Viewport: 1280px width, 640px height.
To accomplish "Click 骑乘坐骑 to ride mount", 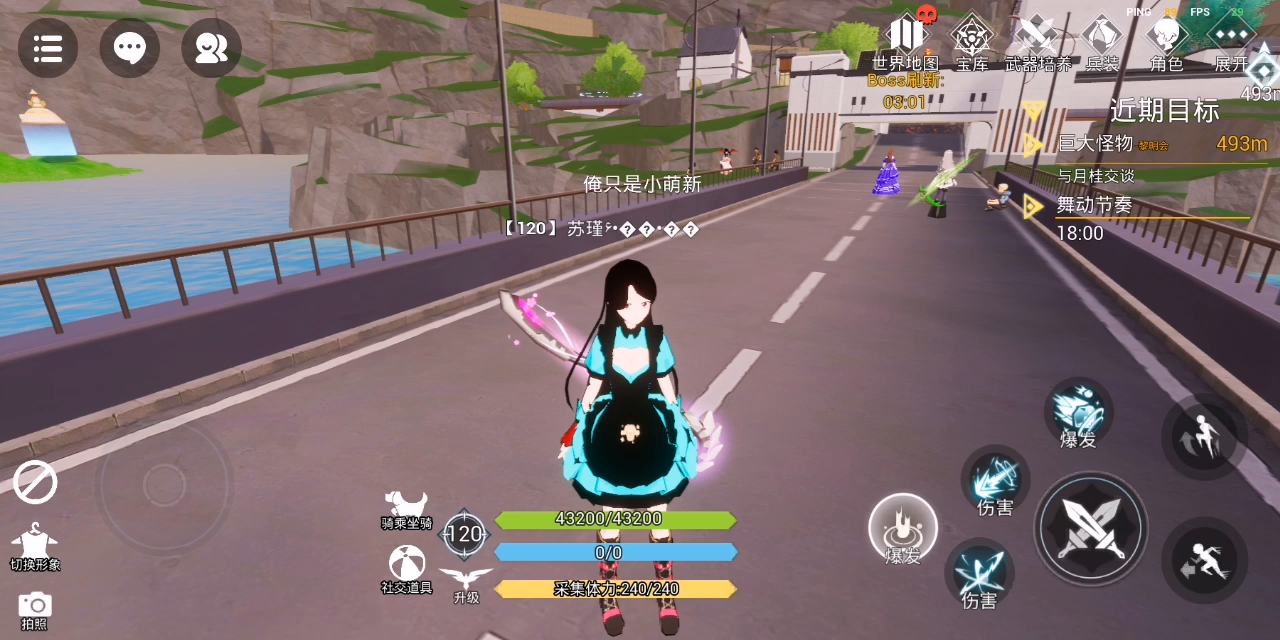I will tap(406, 508).
